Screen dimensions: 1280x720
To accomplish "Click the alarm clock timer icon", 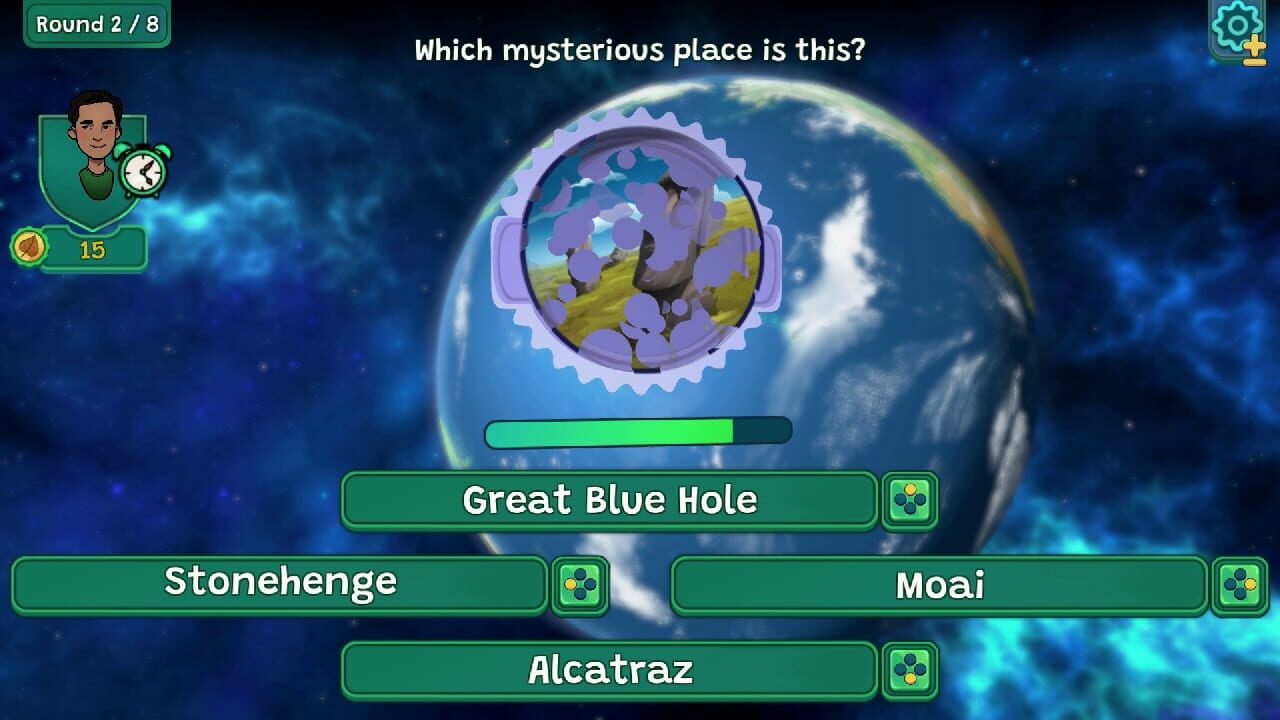I will tap(143, 170).
